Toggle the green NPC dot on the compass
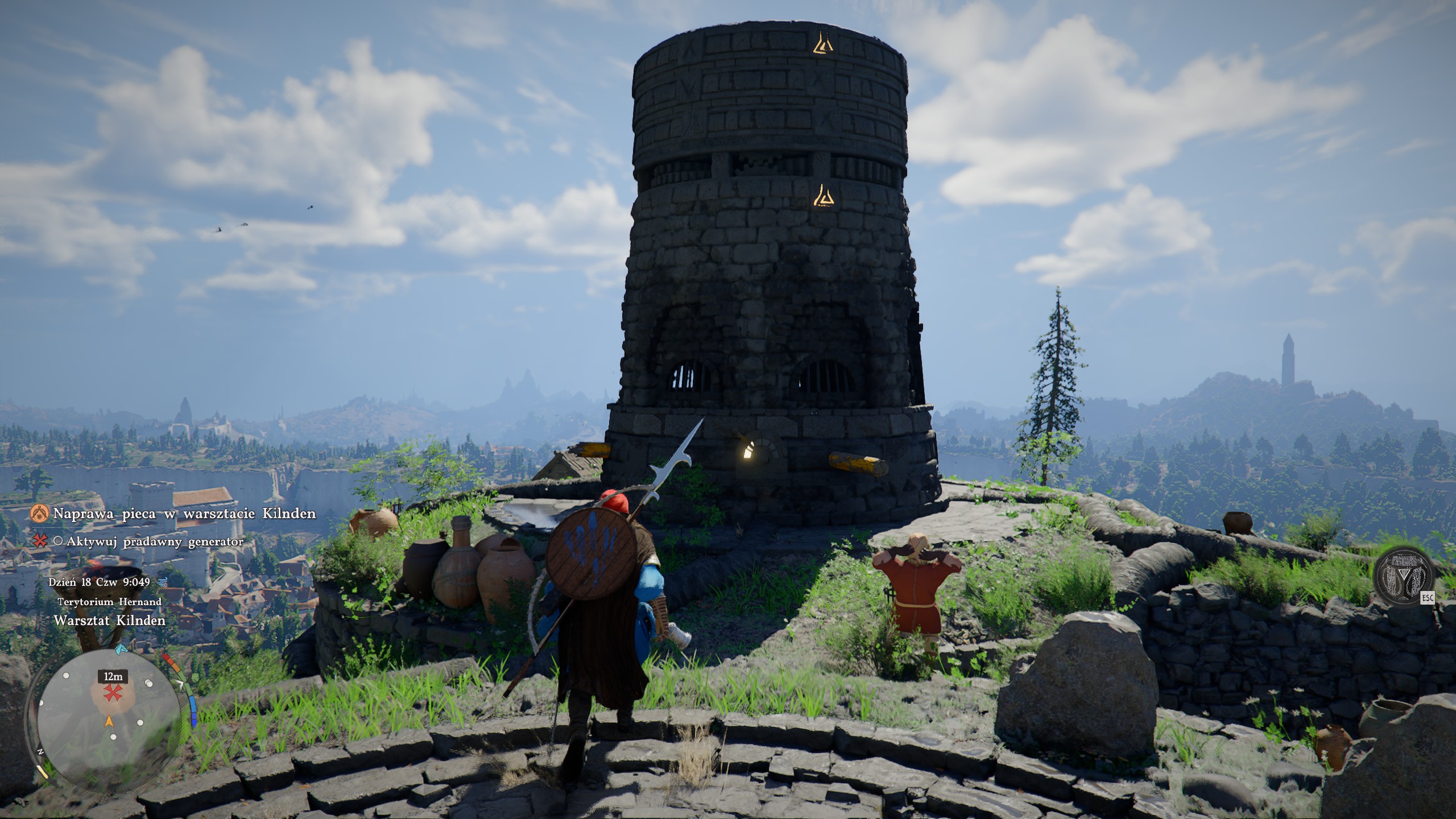Screen dimensions: 1456x819 pyautogui.click(x=195, y=677)
